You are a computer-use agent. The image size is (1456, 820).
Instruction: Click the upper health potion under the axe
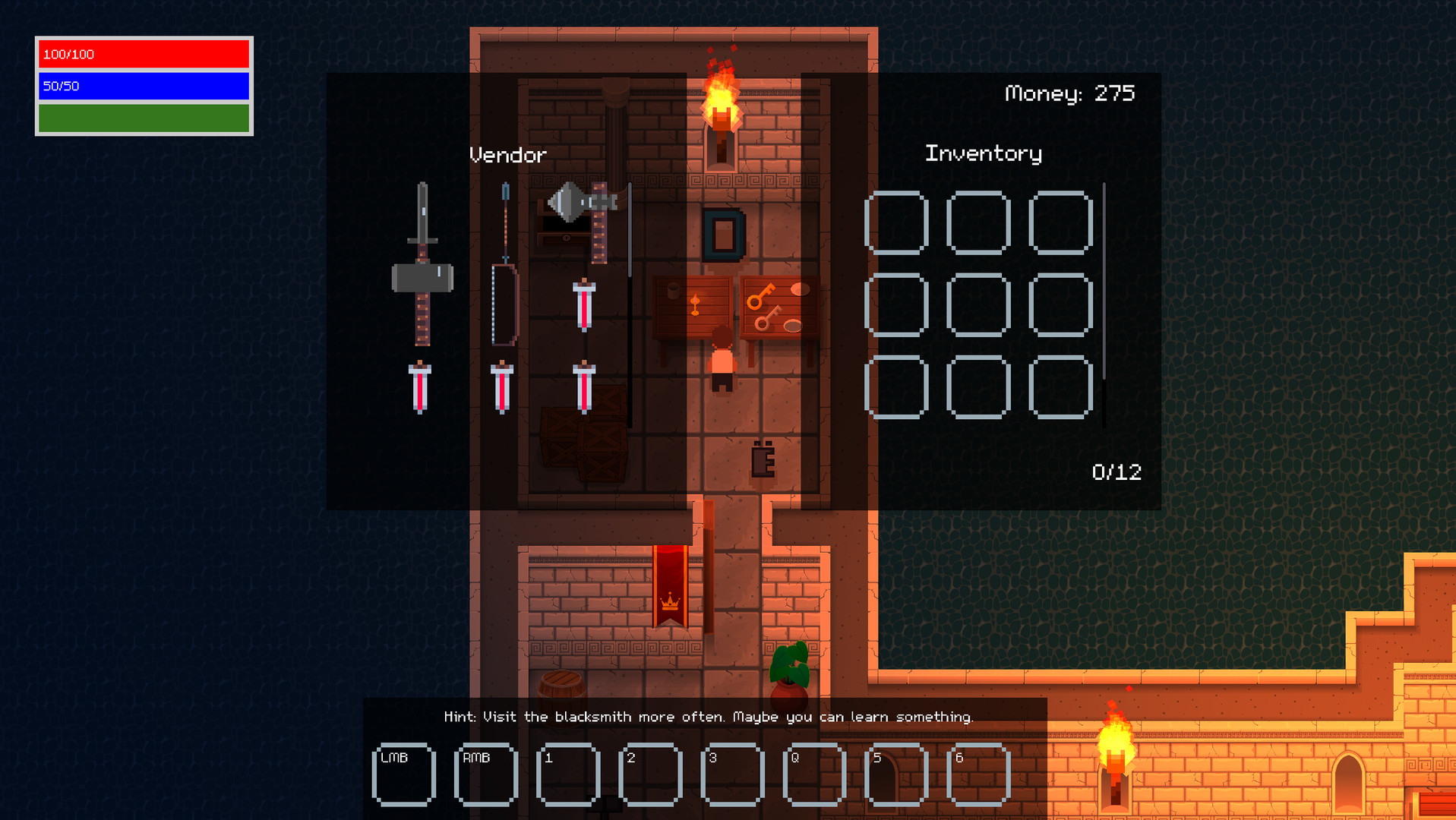click(x=585, y=304)
